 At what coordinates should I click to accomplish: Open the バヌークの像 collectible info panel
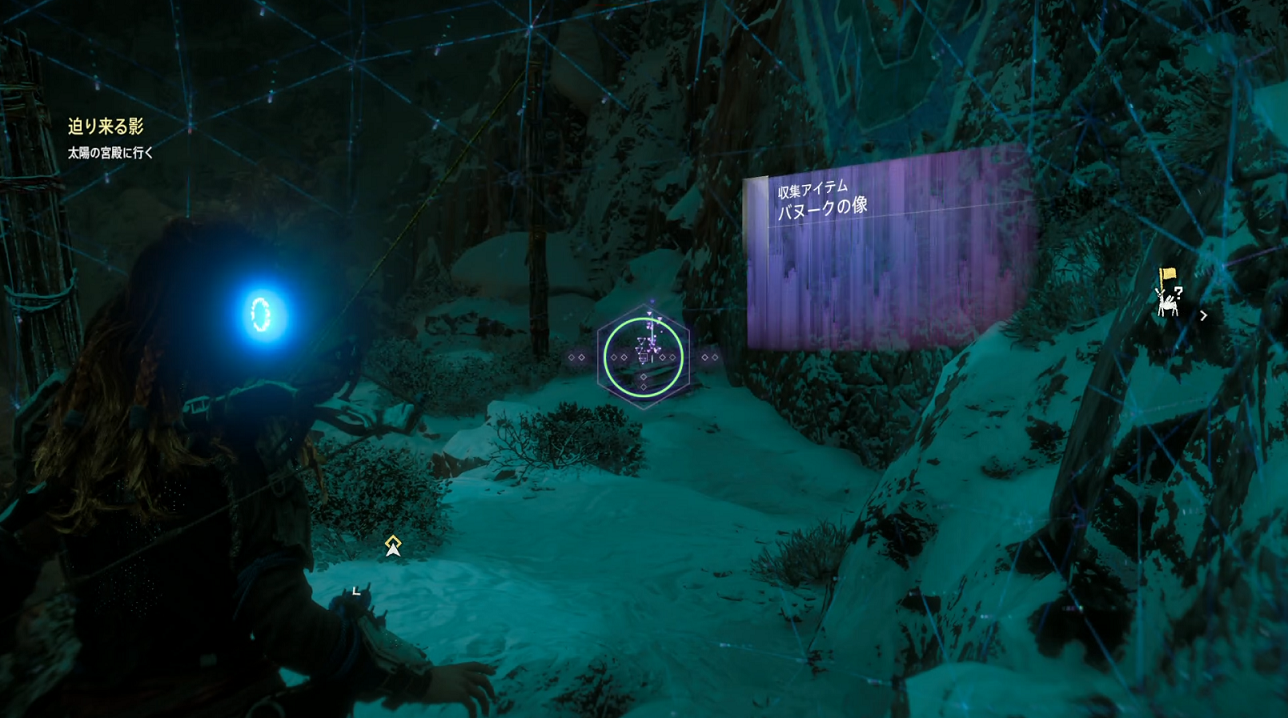(x=888, y=250)
